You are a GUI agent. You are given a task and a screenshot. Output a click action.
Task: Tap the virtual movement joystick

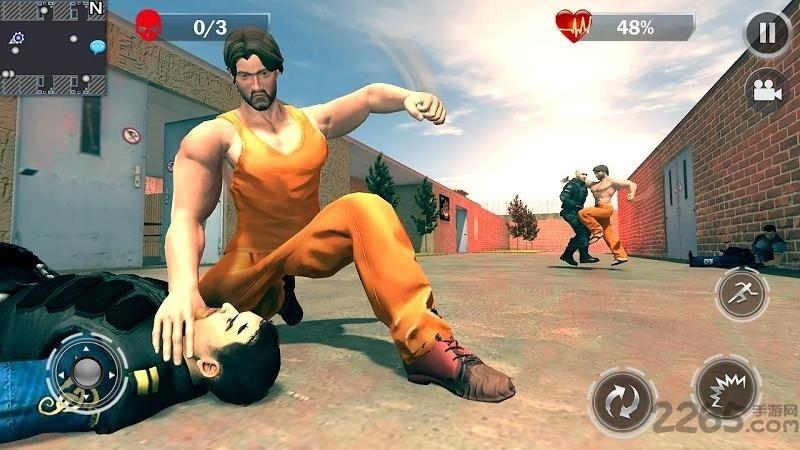coord(87,372)
